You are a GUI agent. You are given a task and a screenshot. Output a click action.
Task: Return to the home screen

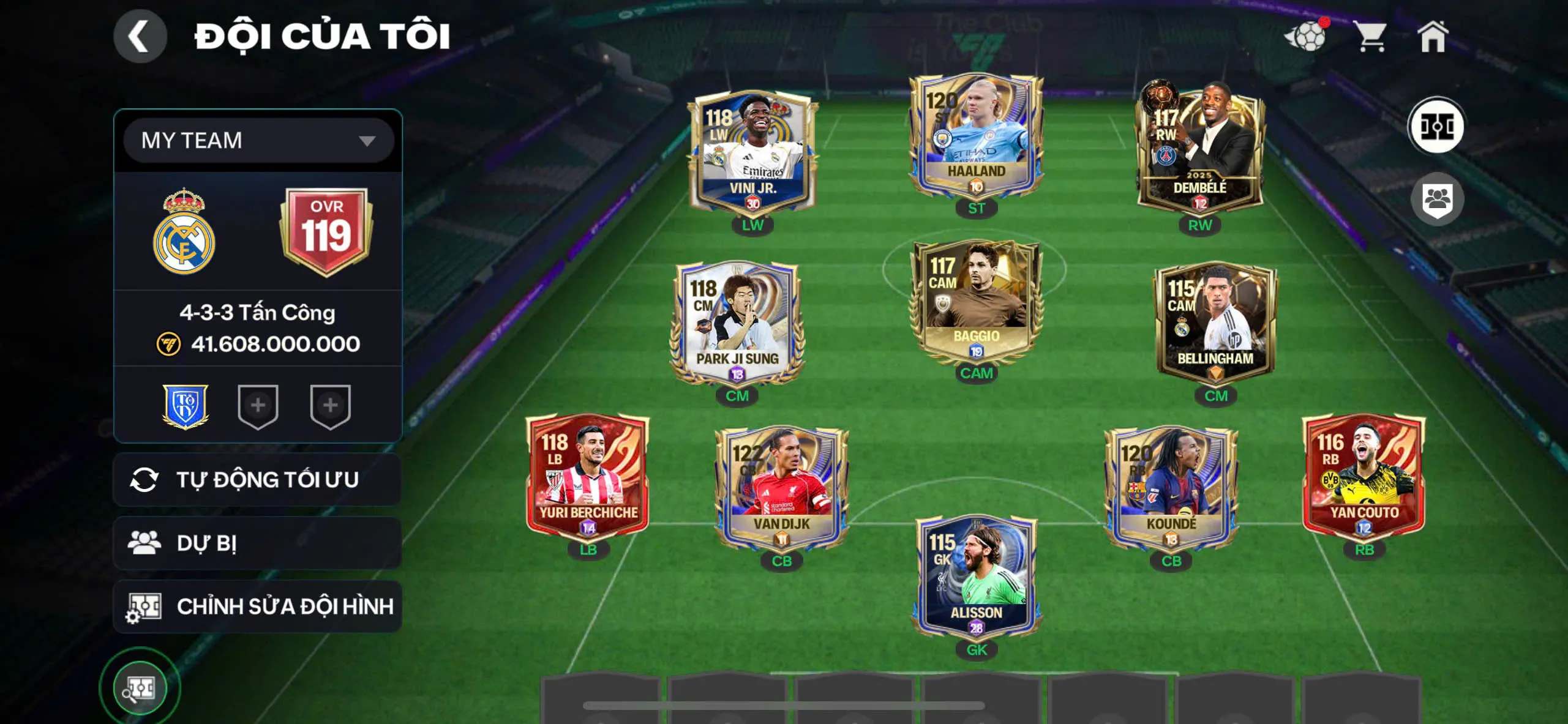tap(1433, 37)
